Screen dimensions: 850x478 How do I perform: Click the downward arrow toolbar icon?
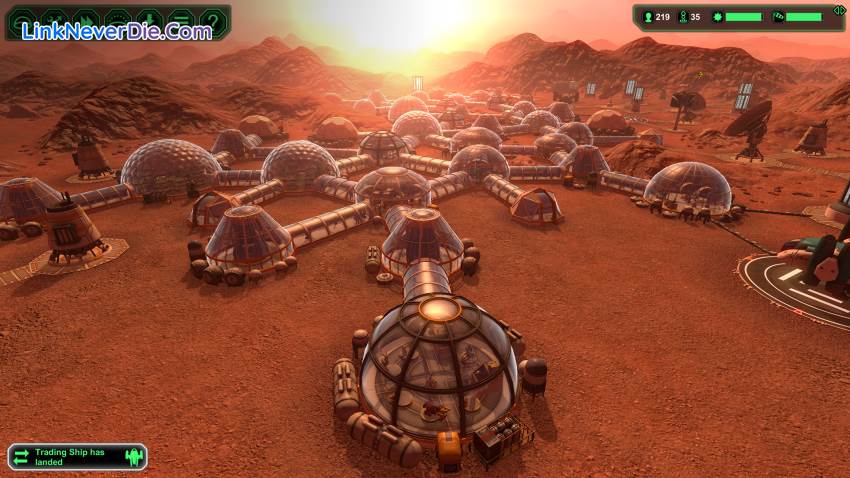149,20
